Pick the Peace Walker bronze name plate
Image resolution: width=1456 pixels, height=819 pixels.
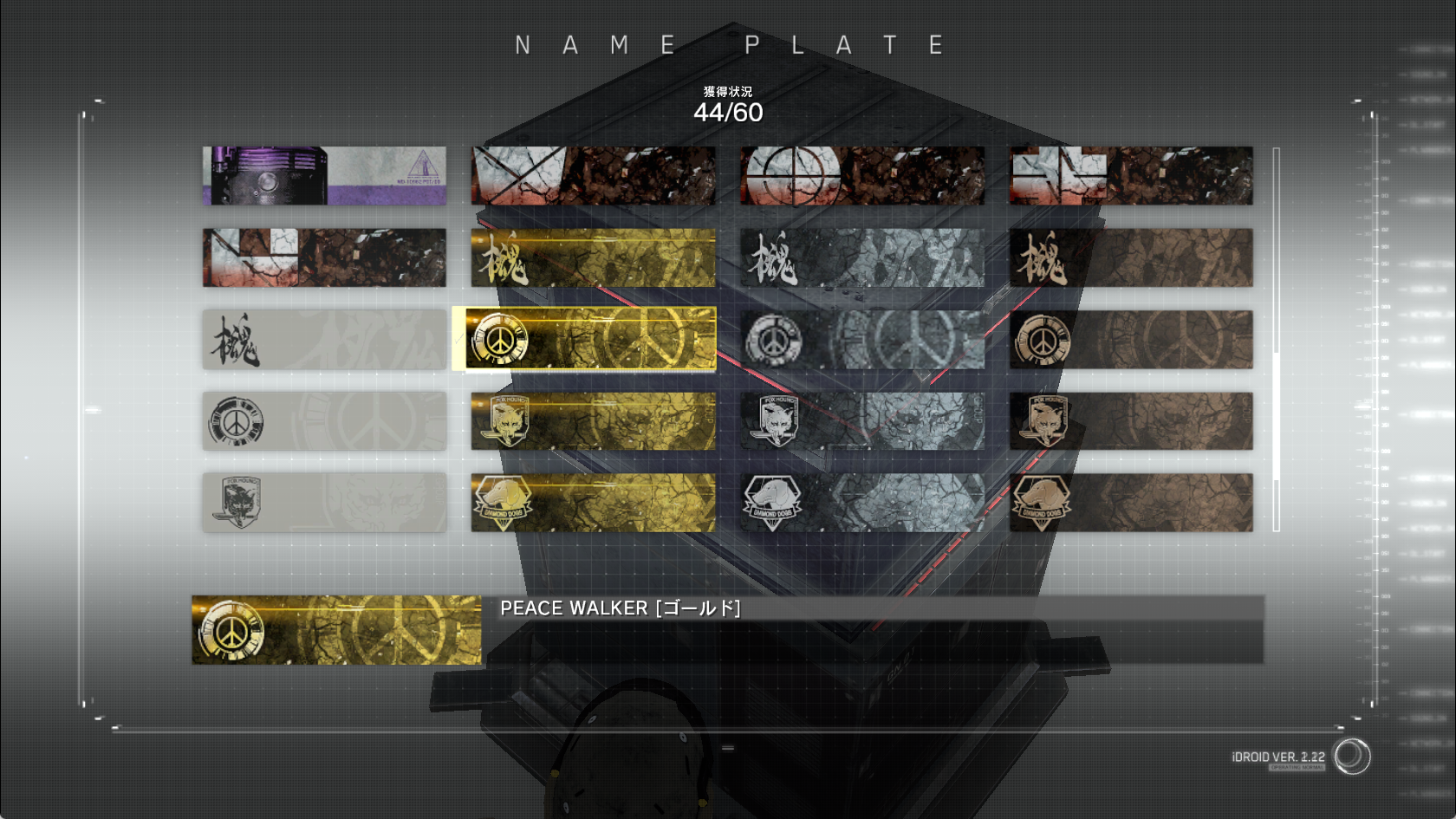click(x=1130, y=340)
